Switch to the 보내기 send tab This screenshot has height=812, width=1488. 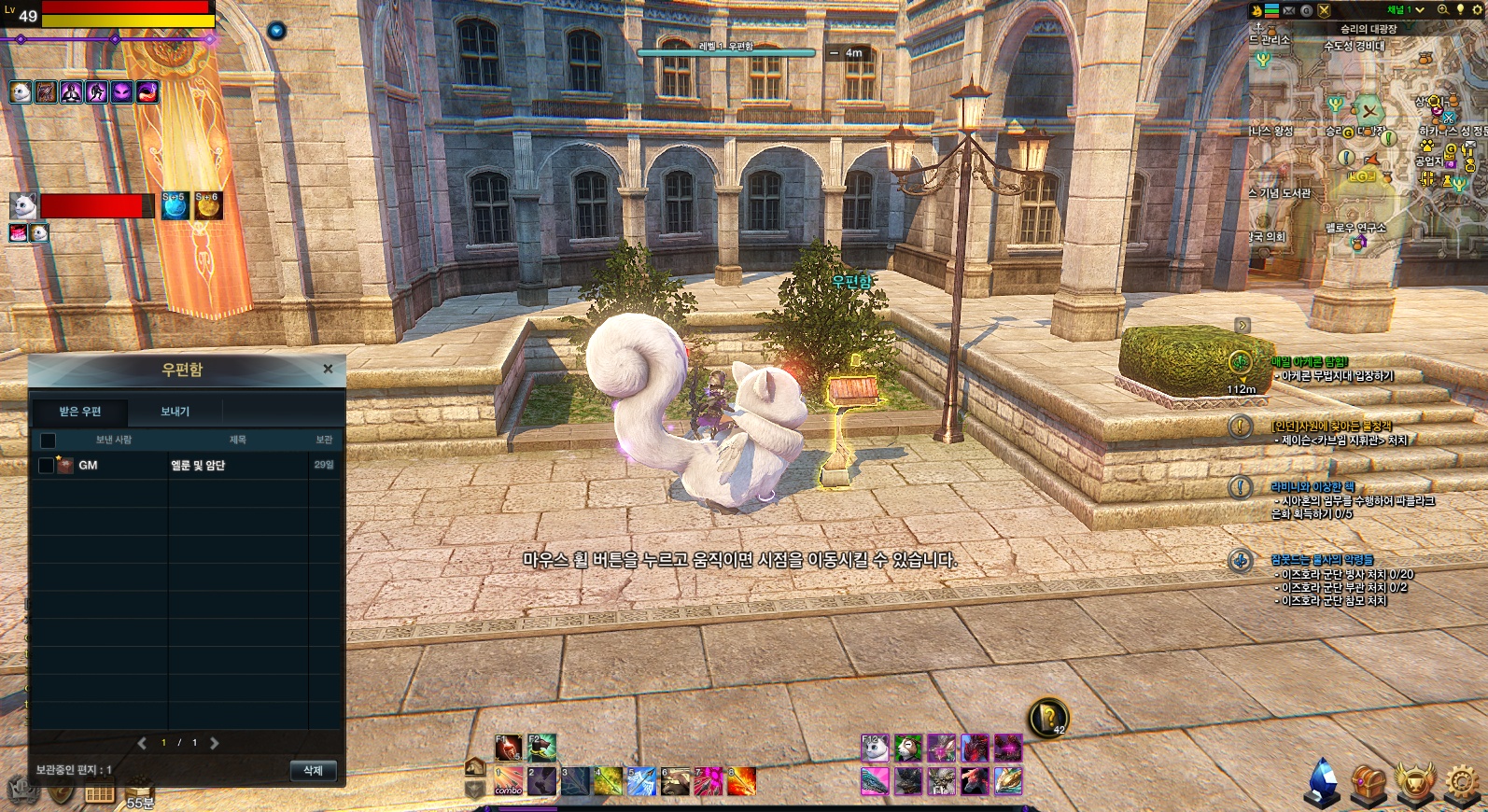point(175,412)
